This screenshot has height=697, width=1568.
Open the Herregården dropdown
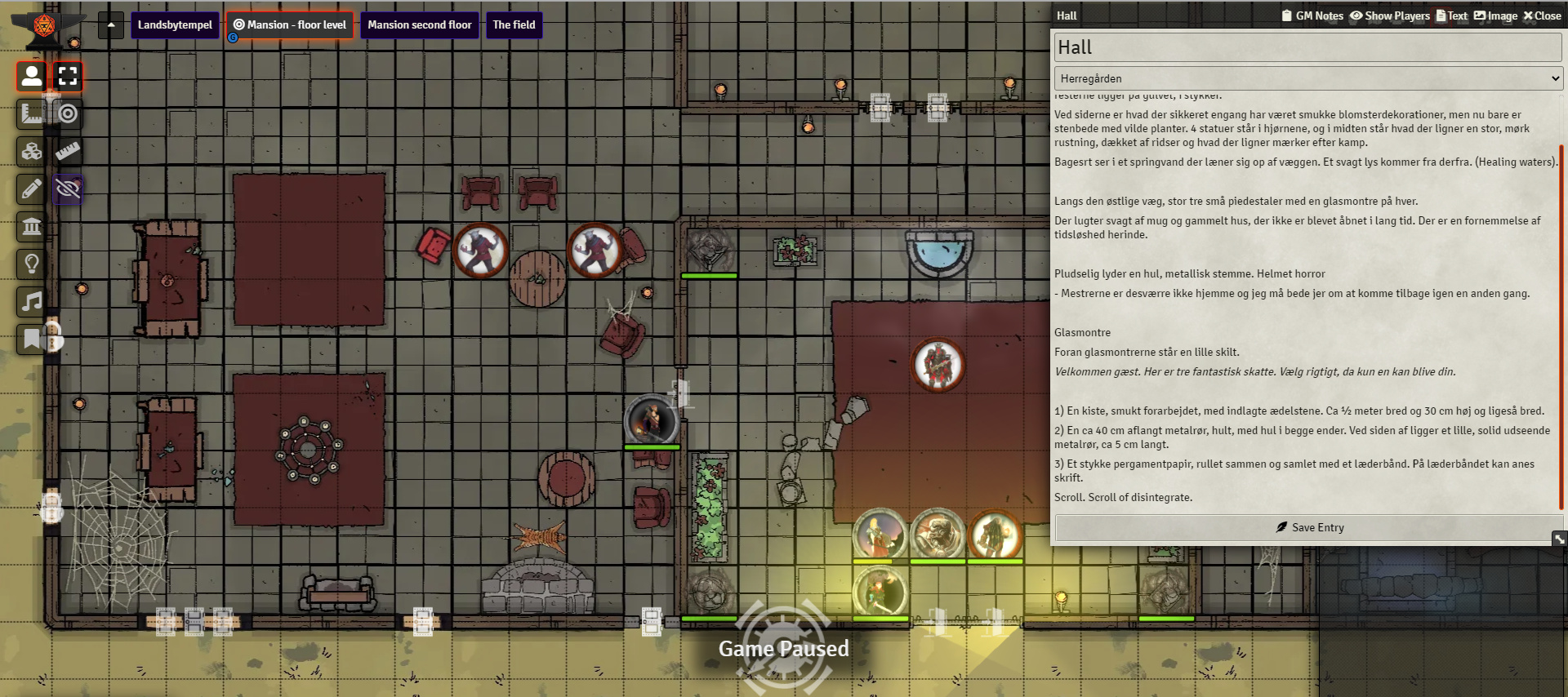pyautogui.click(x=1307, y=78)
